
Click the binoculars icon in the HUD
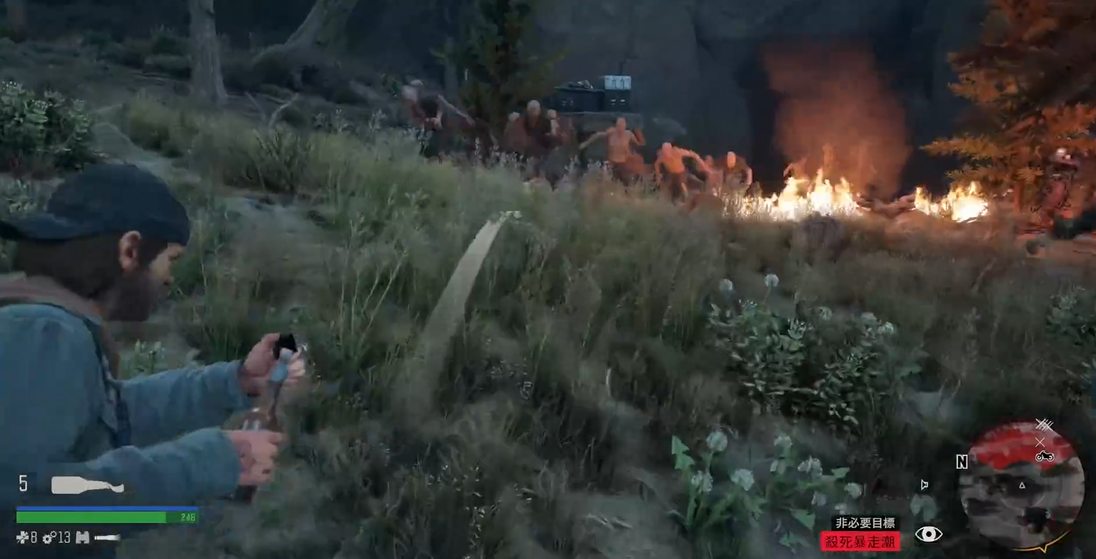[82, 538]
